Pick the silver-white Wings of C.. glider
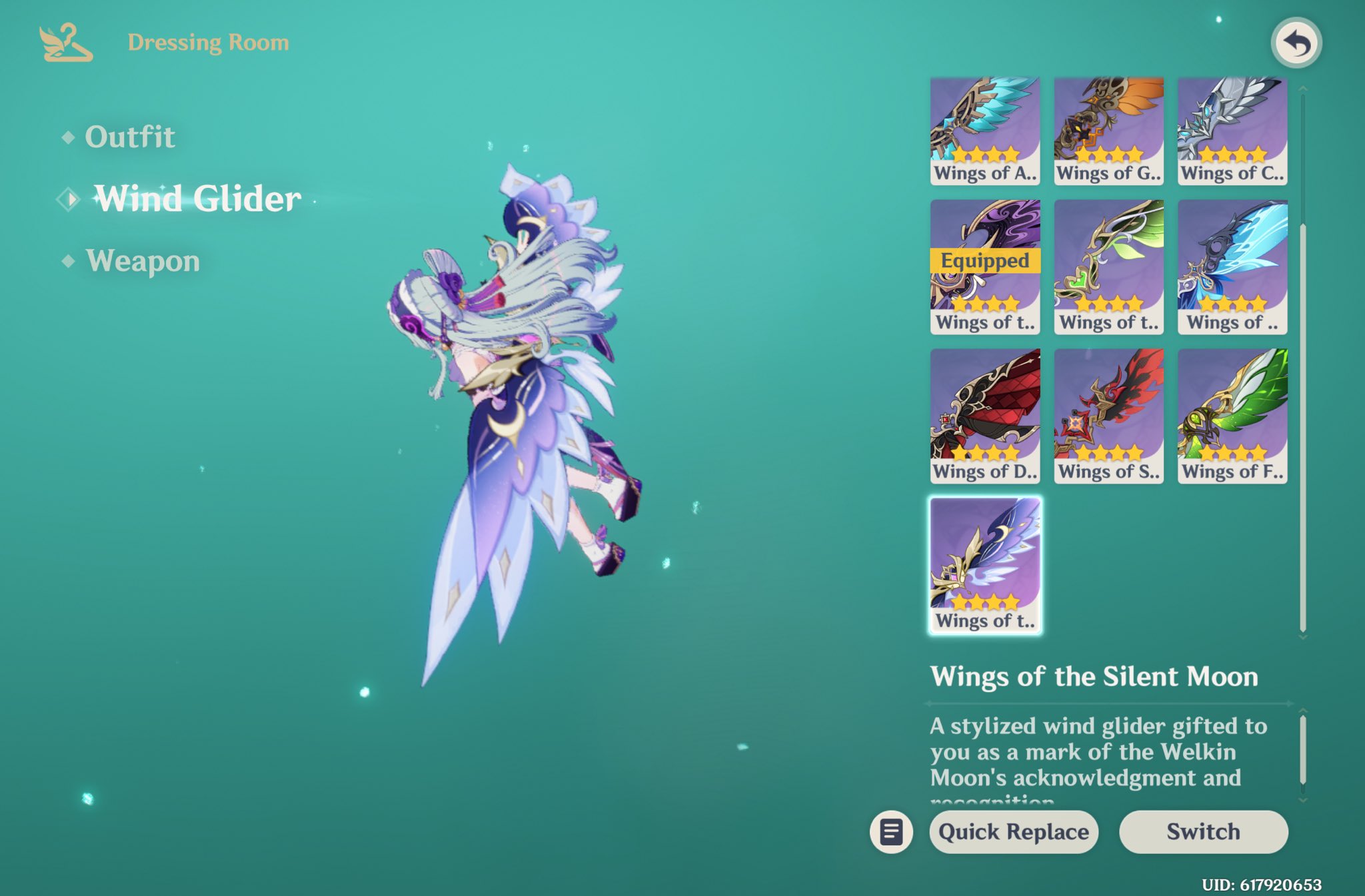 [1232, 131]
